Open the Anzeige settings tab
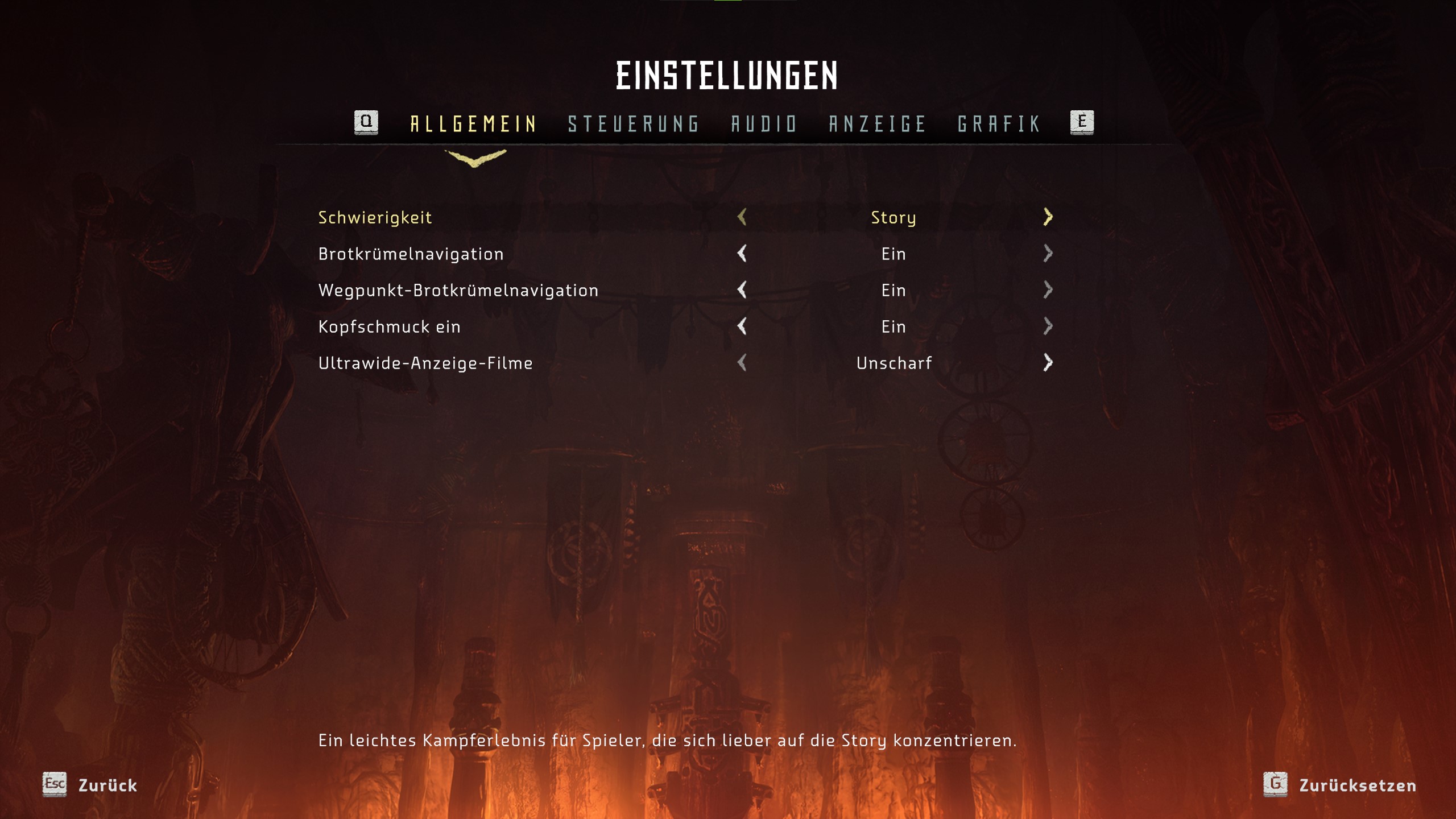The width and height of the screenshot is (1456, 819). (878, 123)
